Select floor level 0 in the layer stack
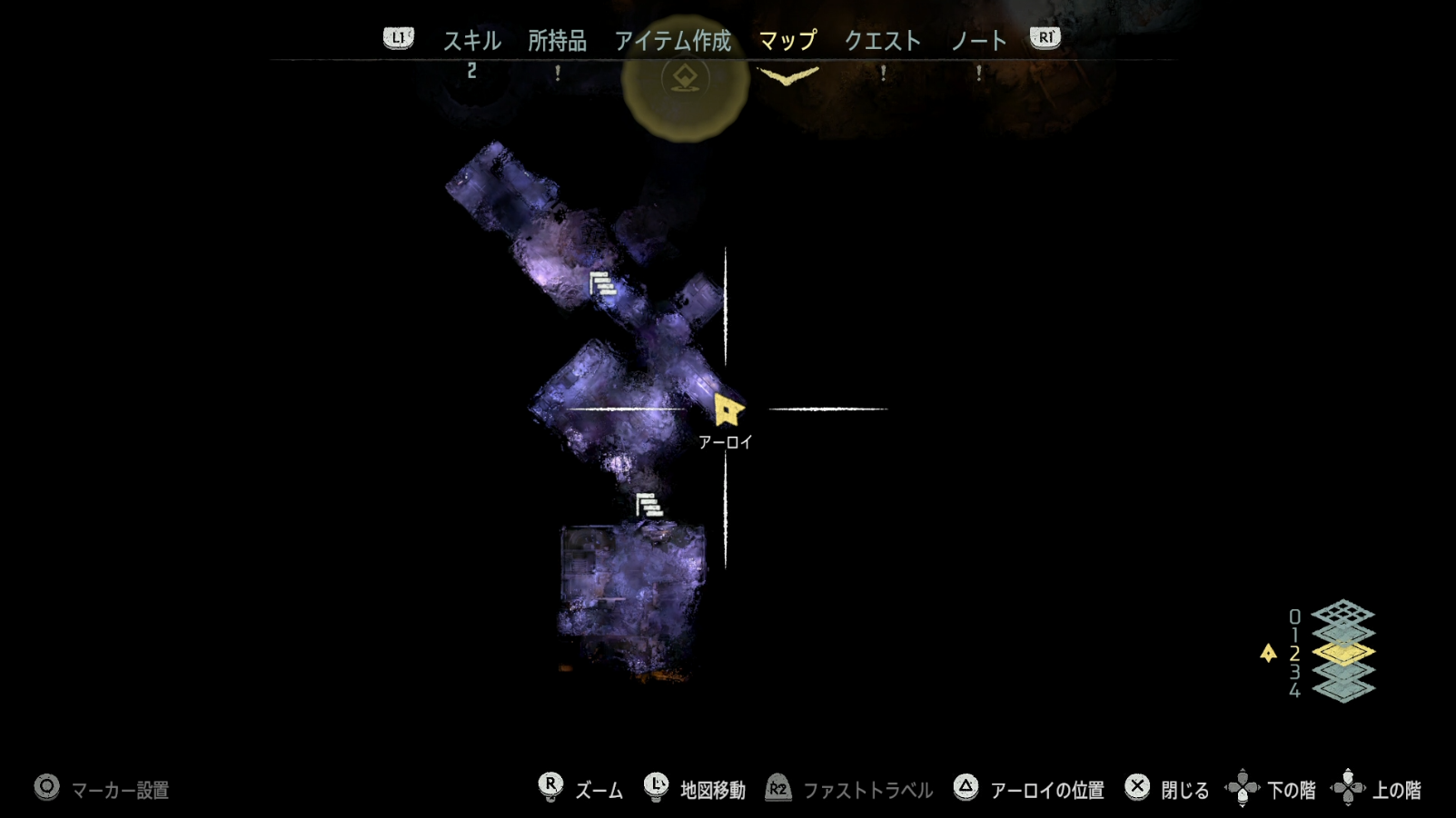Image resolution: width=1456 pixels, height=818 pixels. tap(1342, 612)
